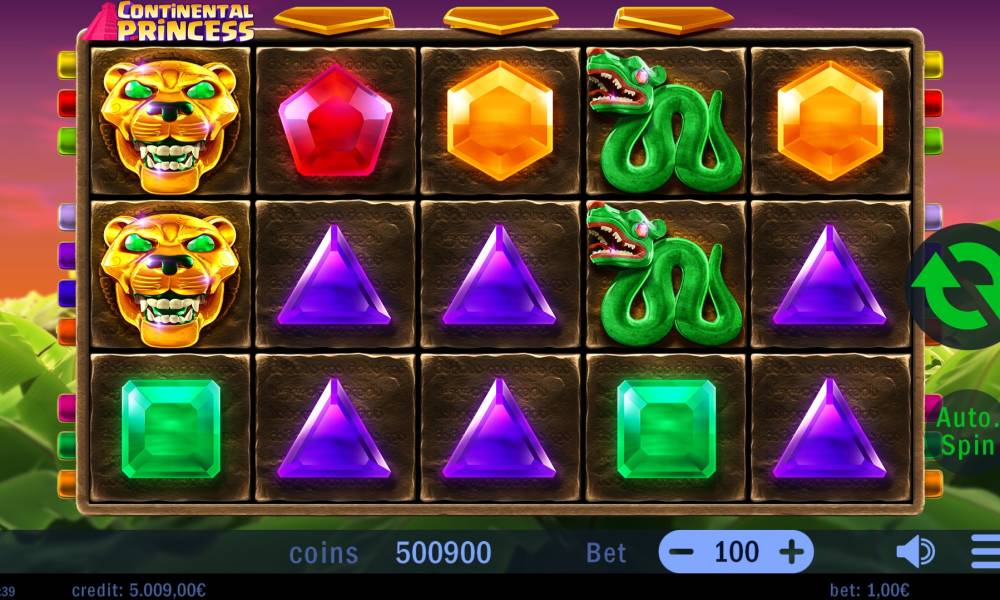Open the hamburger menu

coord(986,551)
